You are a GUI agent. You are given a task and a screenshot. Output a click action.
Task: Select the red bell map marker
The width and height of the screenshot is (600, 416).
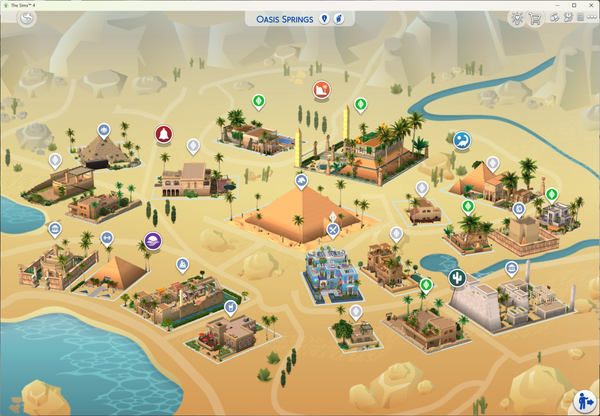point(162,134)
